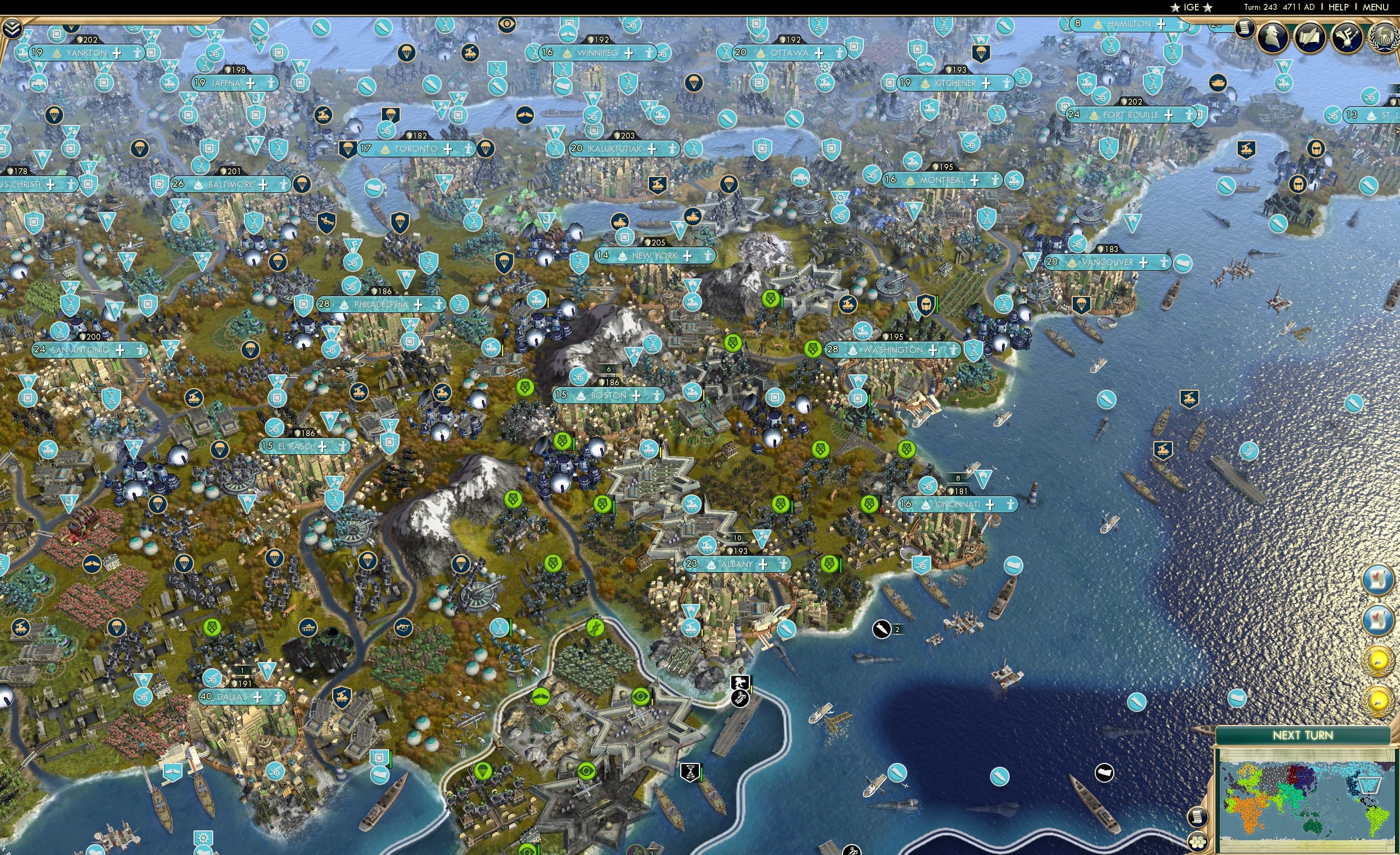Toggle strategic view with the hex icon bottom right
This screenshot has height=855, width=1400.
(1198, 842)
